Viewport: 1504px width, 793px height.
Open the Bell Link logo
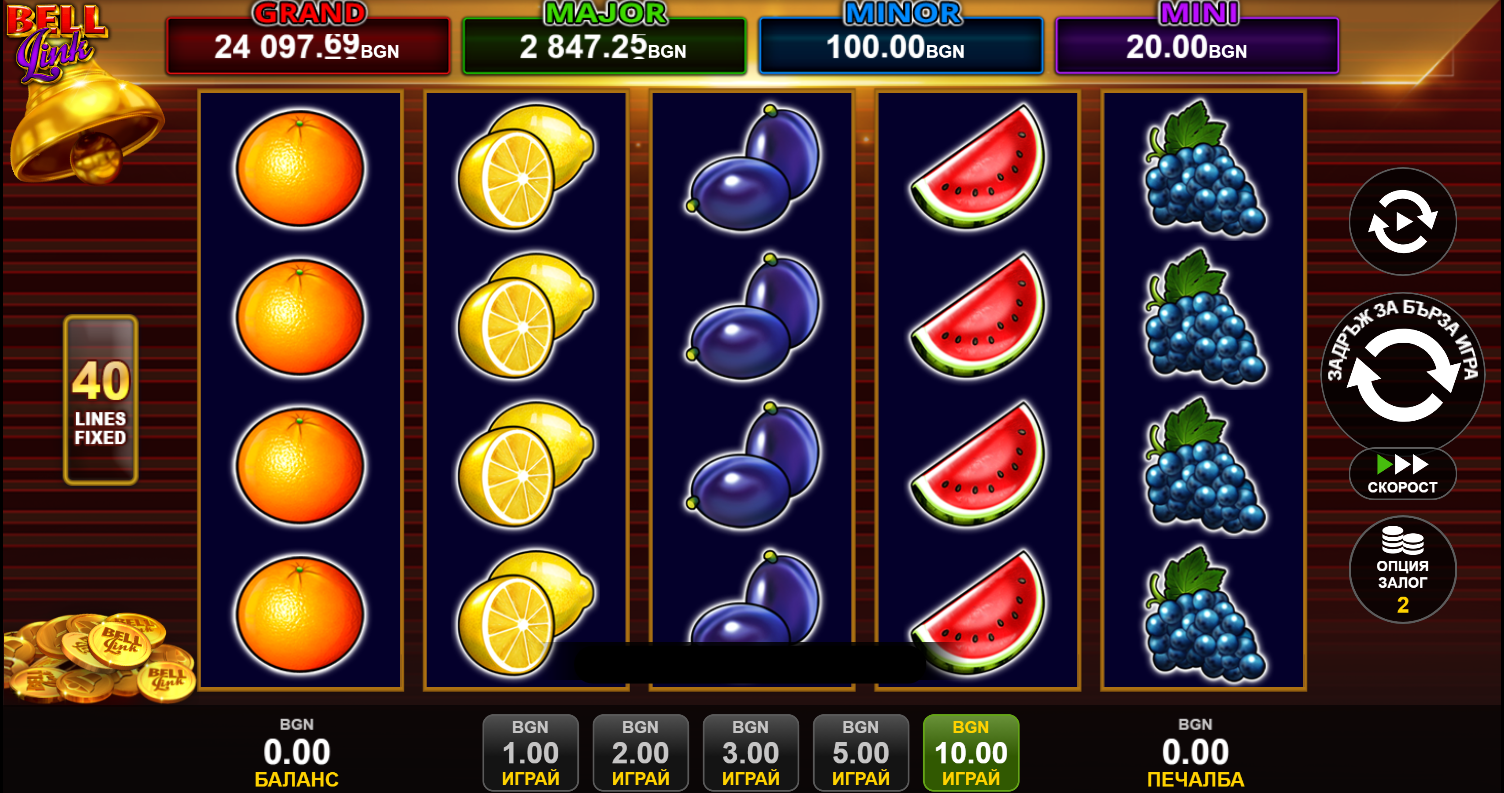coord(57,40)
